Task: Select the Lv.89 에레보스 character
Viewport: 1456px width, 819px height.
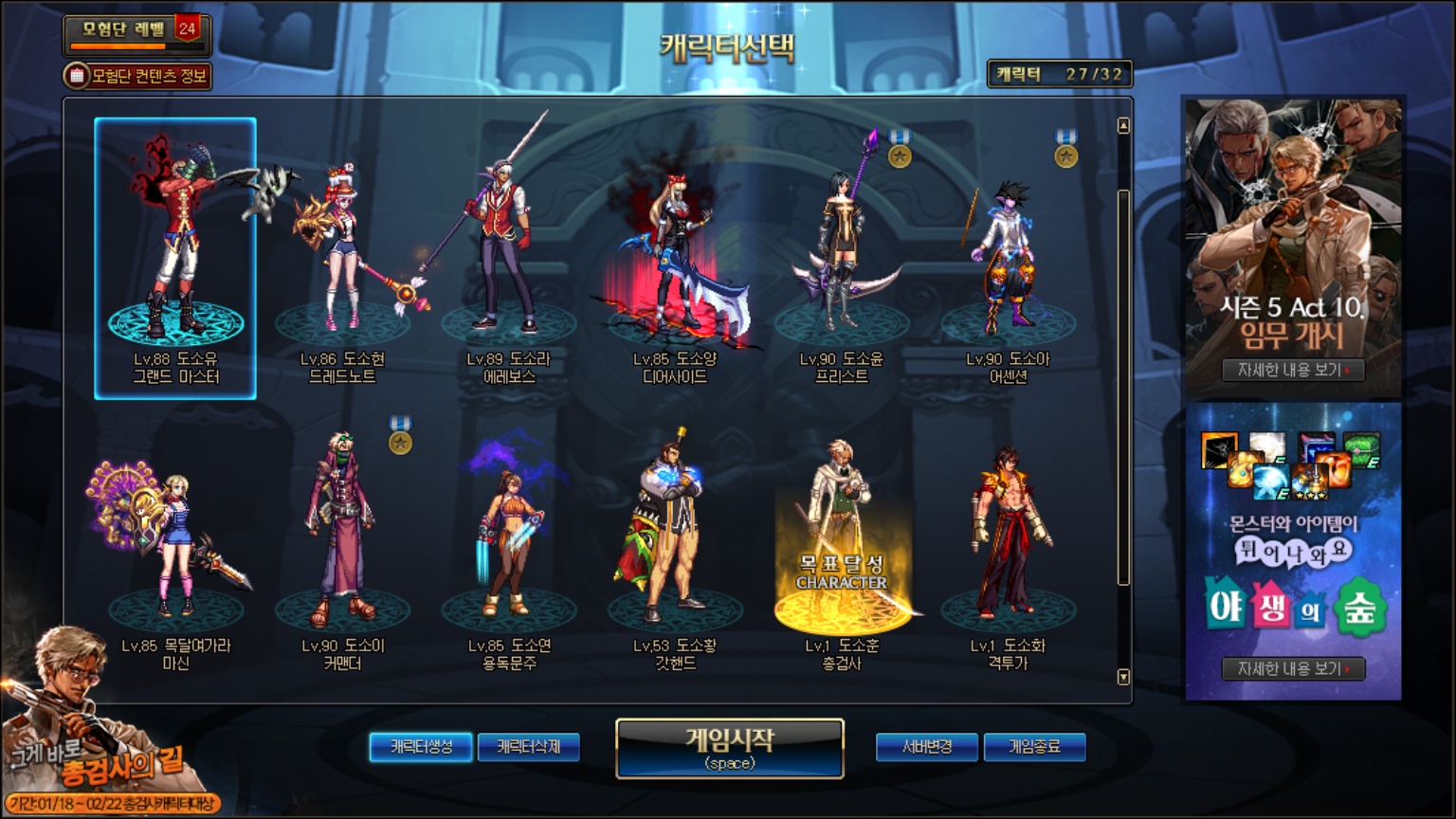Action: 509,256
